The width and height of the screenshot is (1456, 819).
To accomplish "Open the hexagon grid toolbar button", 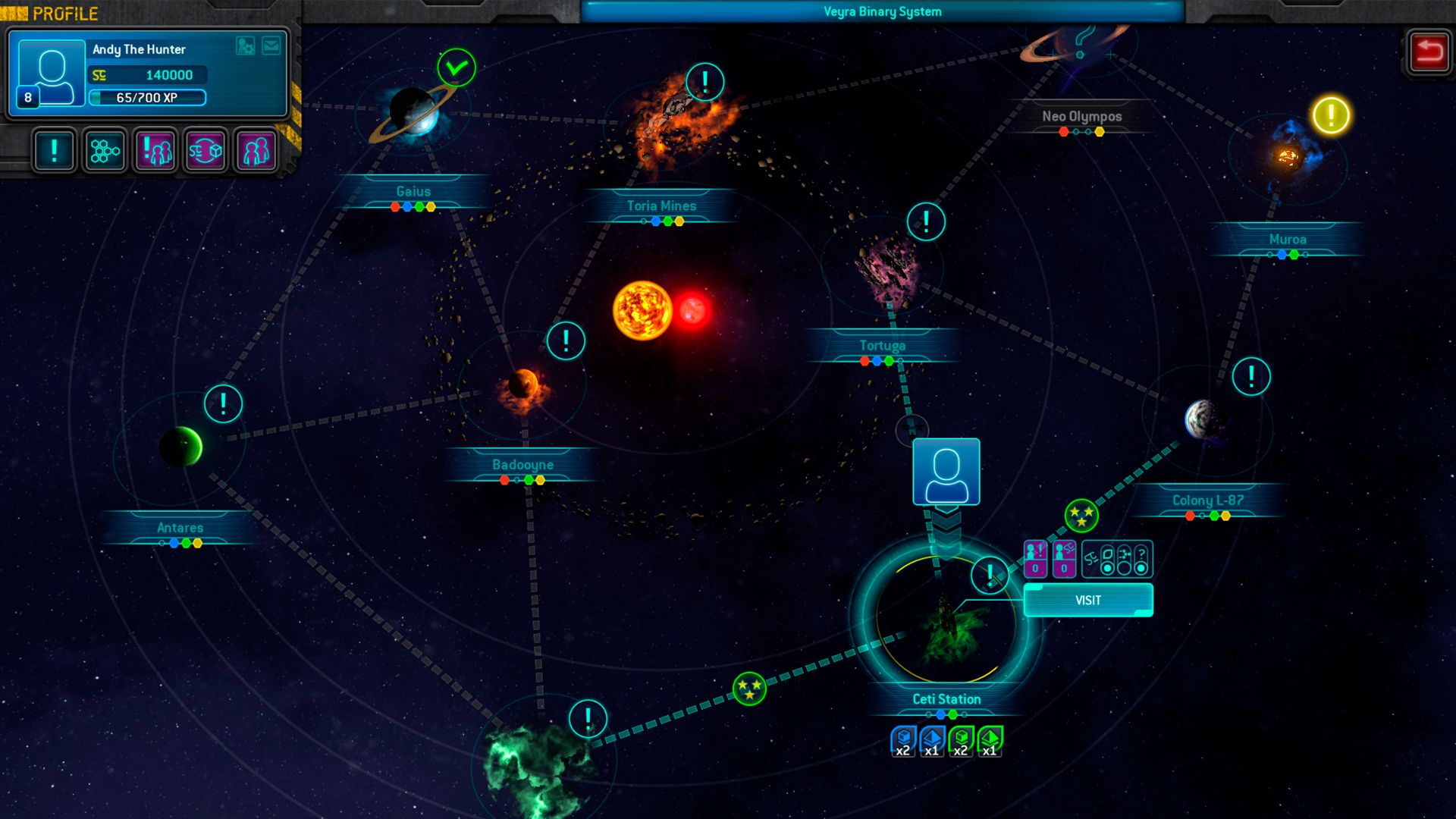I will pos(105,151).
